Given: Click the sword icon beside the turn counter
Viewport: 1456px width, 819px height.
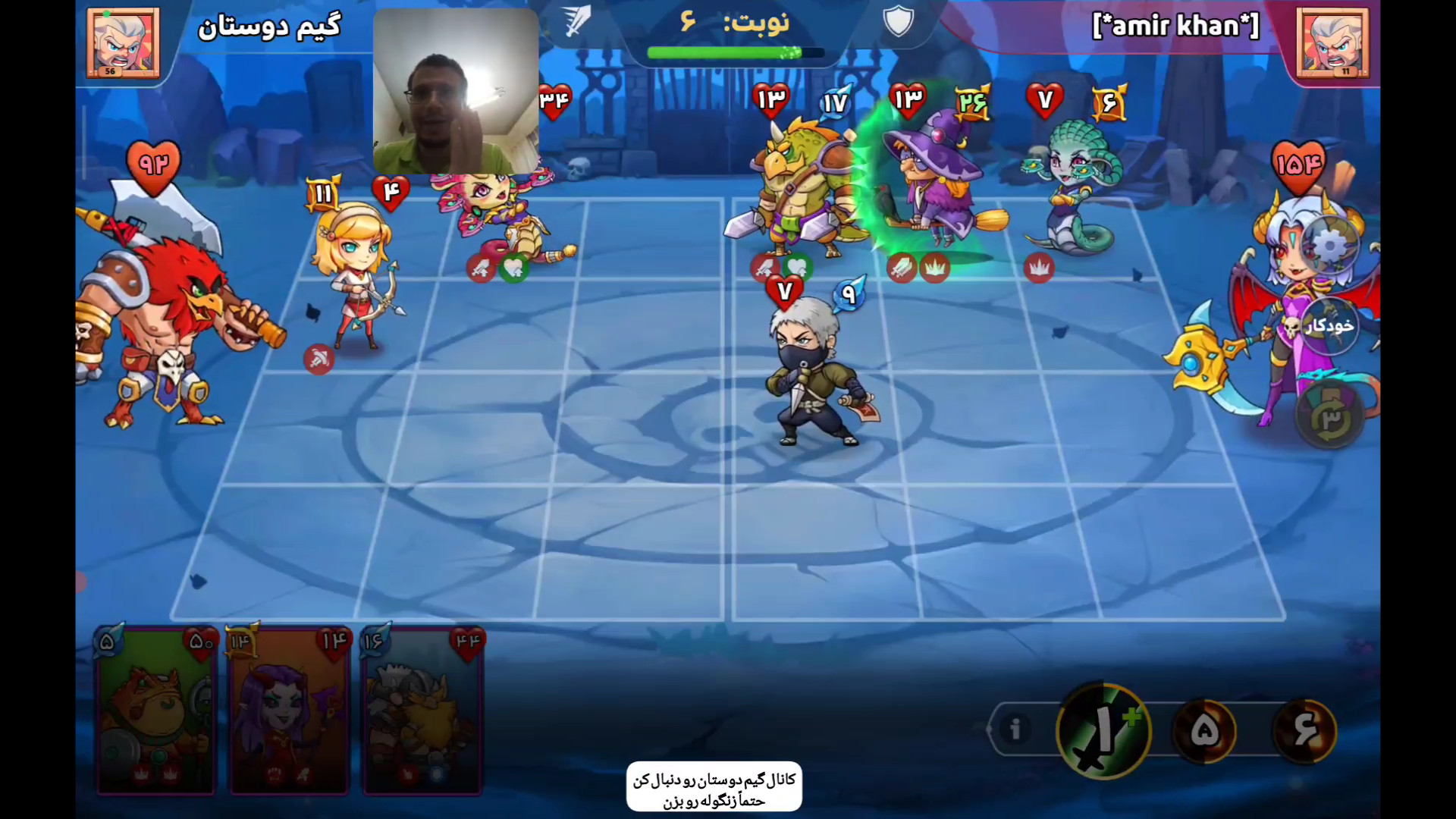Looking at the screenshot, I should click(x=578, y=21).
